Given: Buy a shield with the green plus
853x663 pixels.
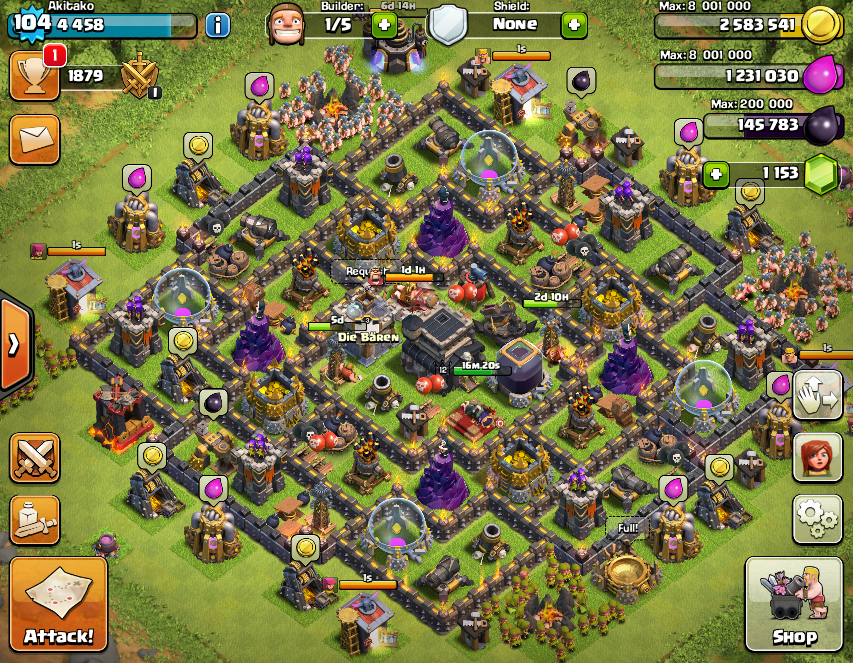Looking at the screenshot, I should pyautogui.click(x=574, y=24).
